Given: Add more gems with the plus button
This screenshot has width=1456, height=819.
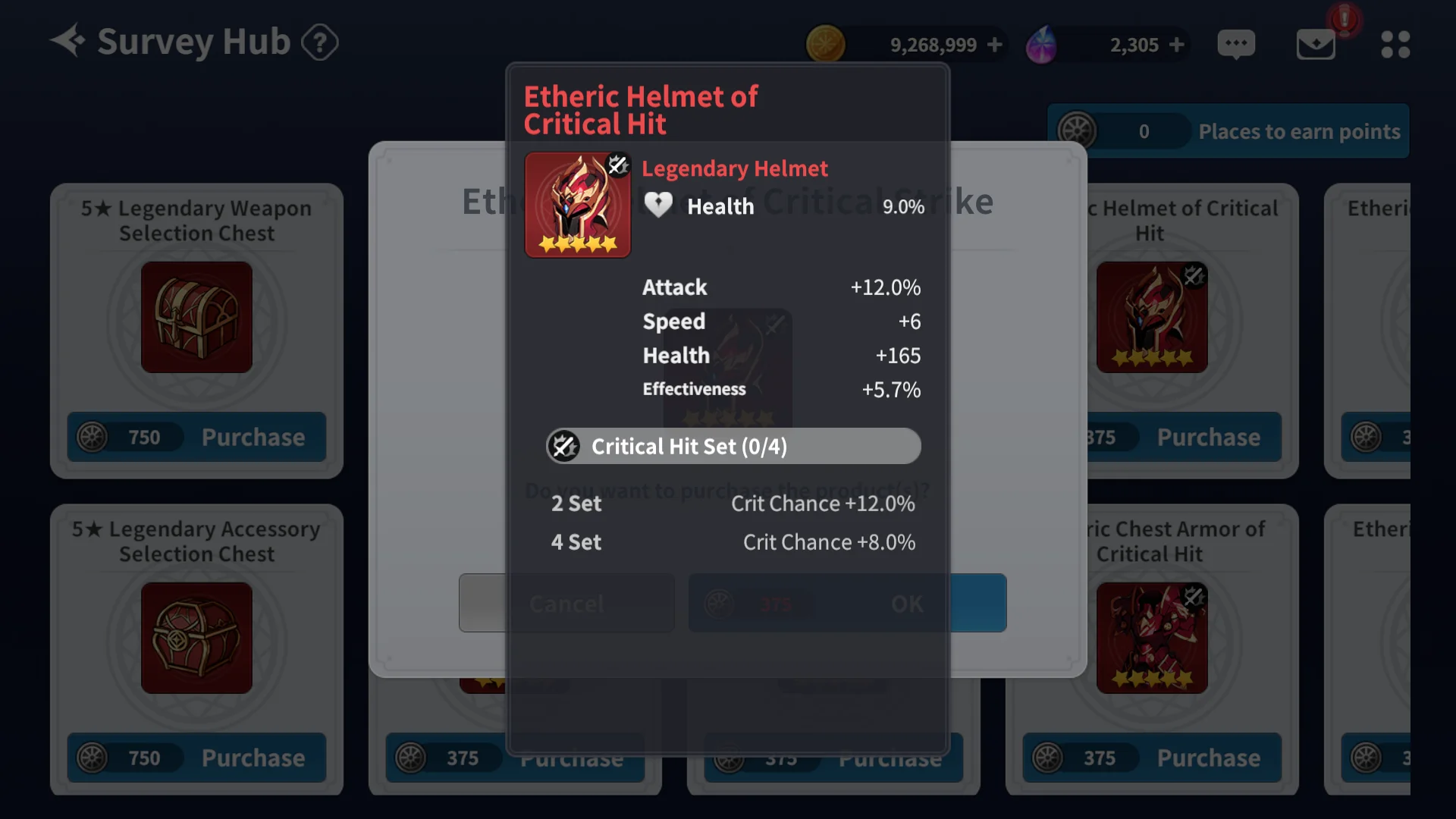Looking at the screenshot, I should 1177,45.
